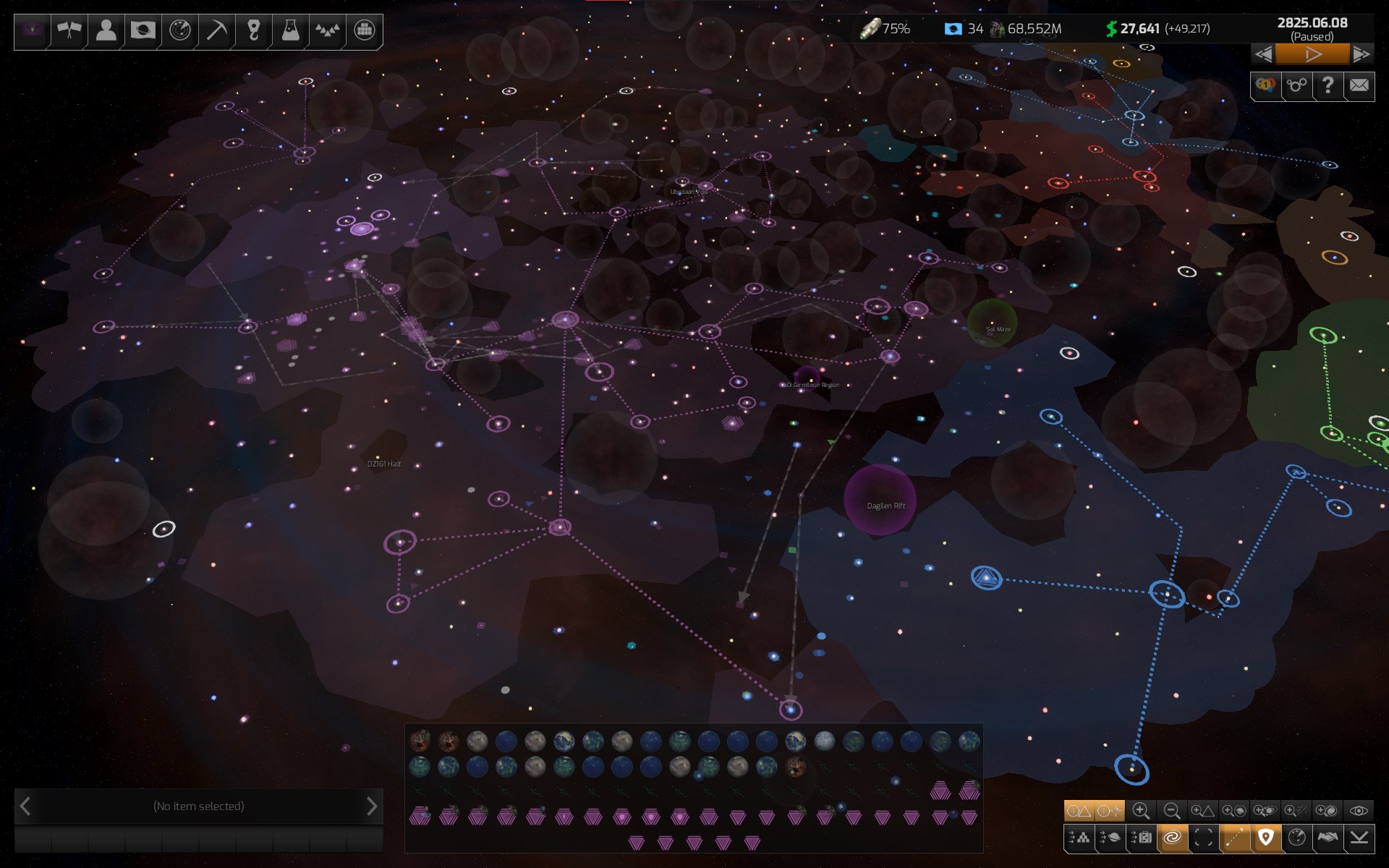Open the troops triangles icon
1389x868 pixels.
[x=327, y=30]
